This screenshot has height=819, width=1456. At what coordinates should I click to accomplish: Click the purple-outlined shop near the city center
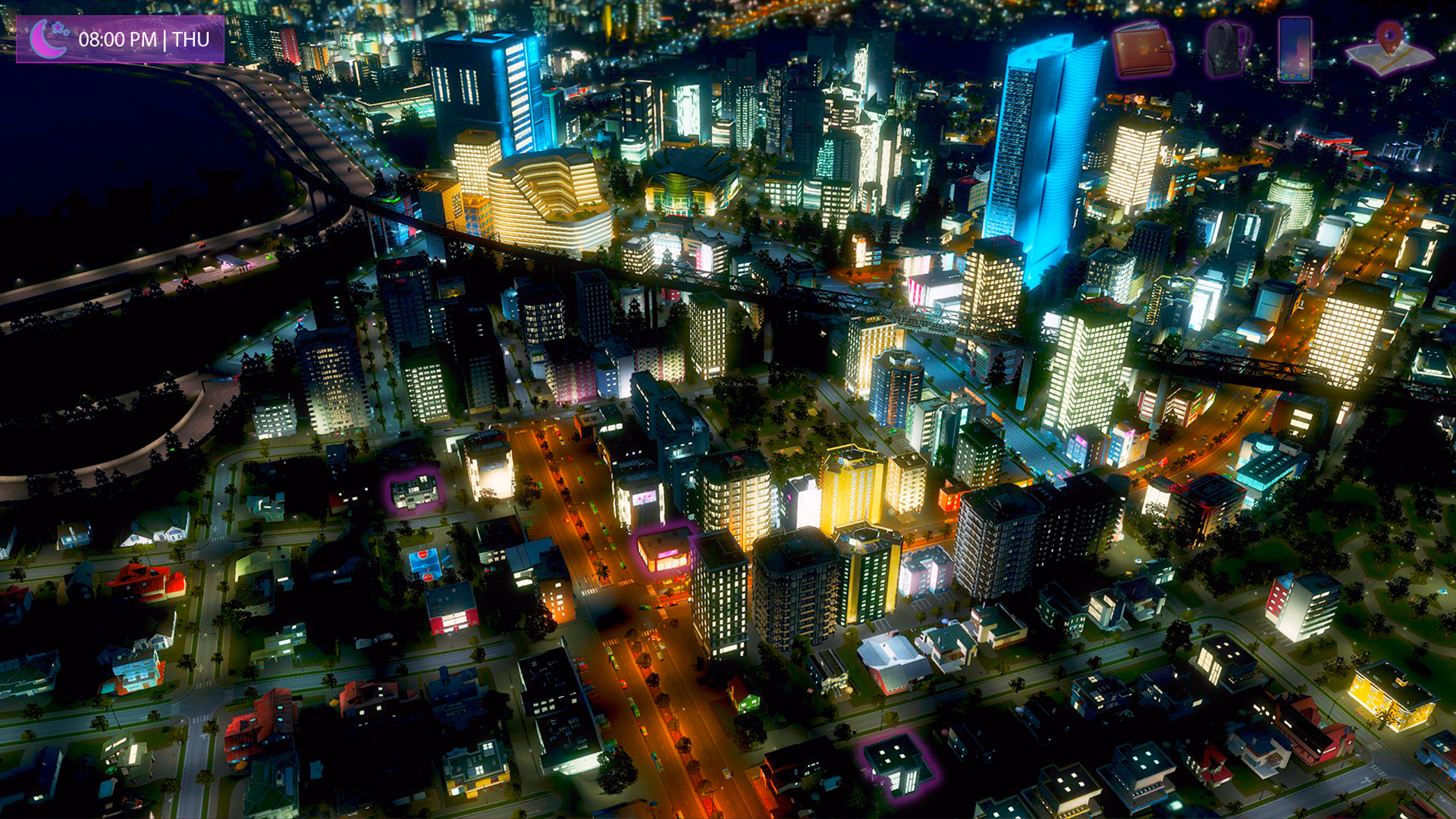tap(416, 493)
